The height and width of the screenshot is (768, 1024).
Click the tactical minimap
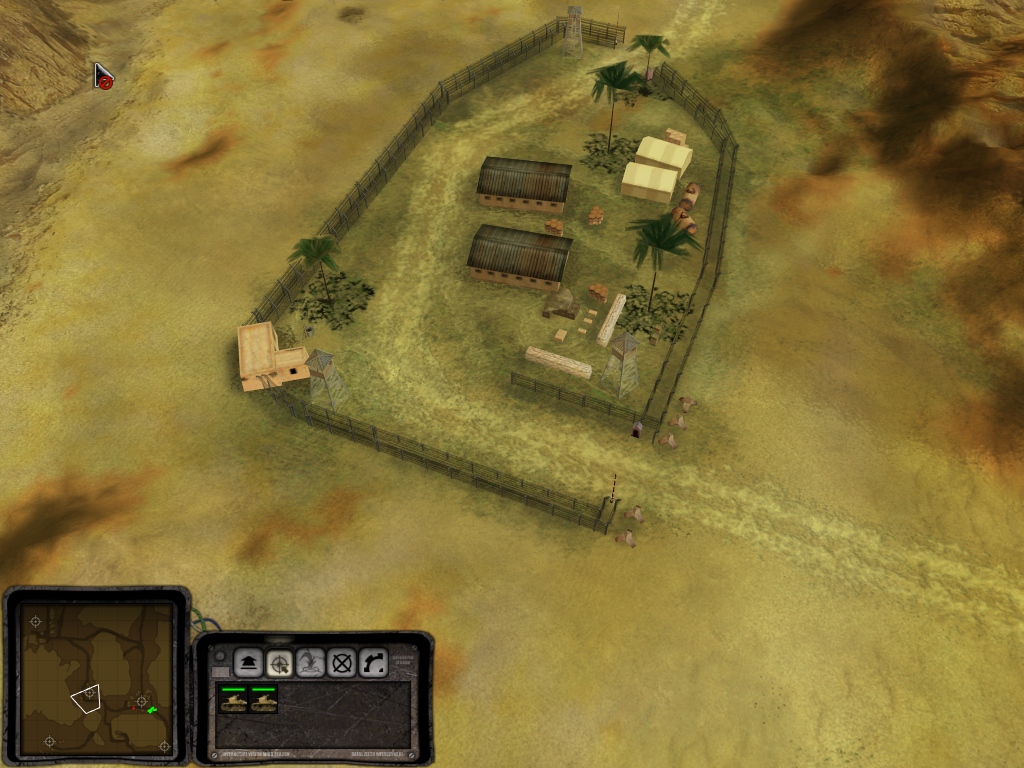coord(98,678)
